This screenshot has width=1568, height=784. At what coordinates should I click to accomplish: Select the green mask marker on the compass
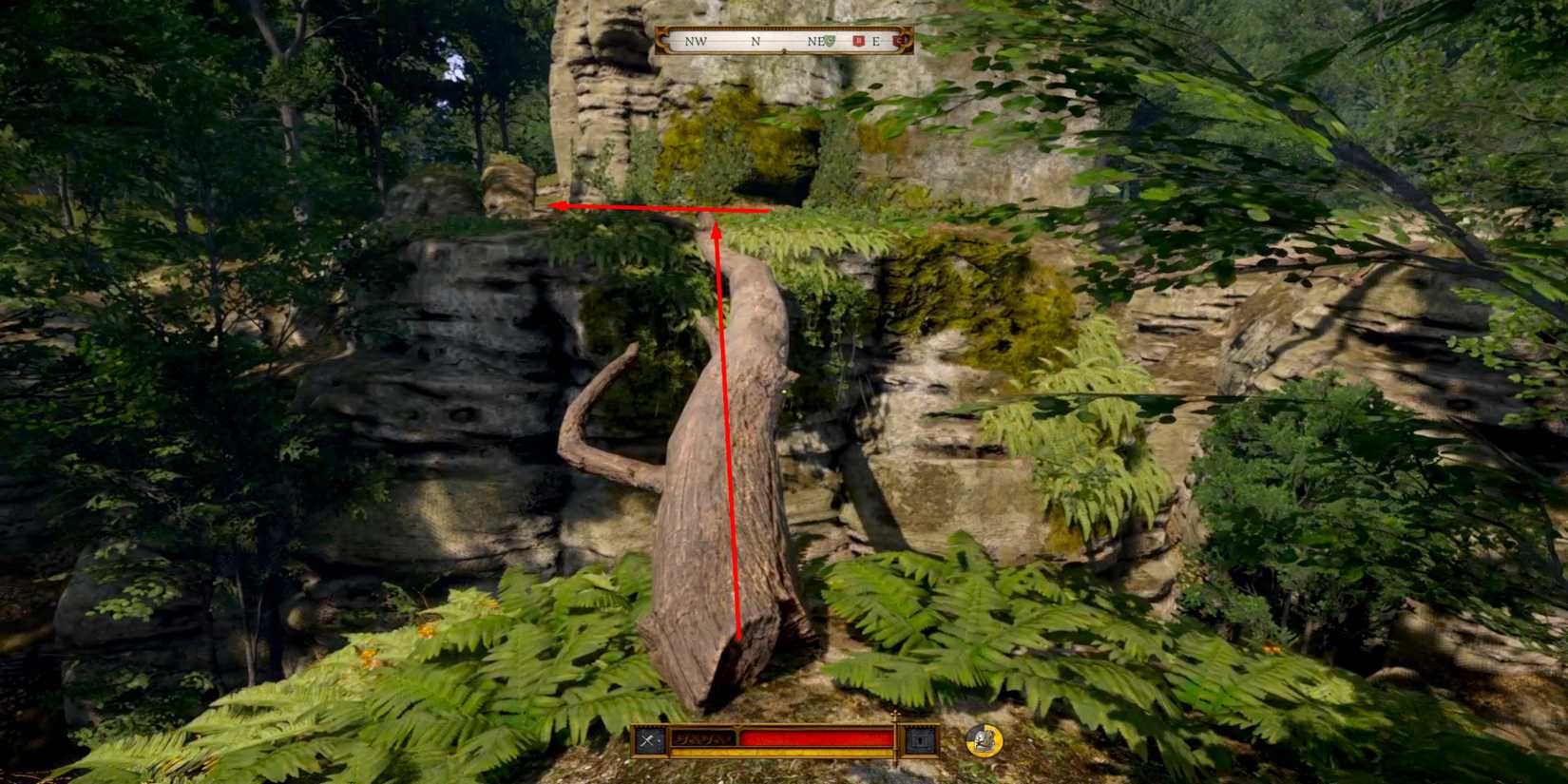831,42
